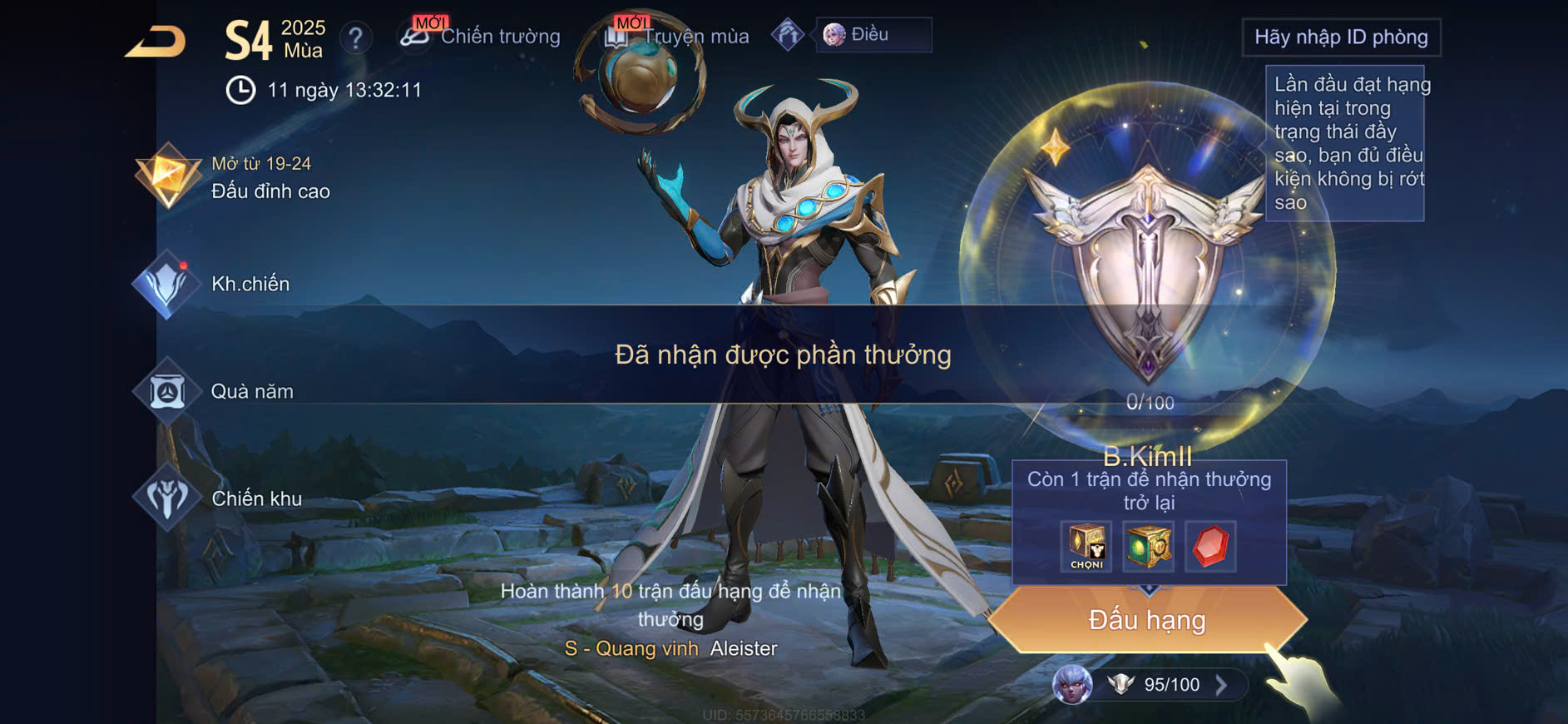Click the Hãy nhập ID phòng field
Image resolution: width=1568 pixels, height=724 pixels.
[x=1340, y=37]
